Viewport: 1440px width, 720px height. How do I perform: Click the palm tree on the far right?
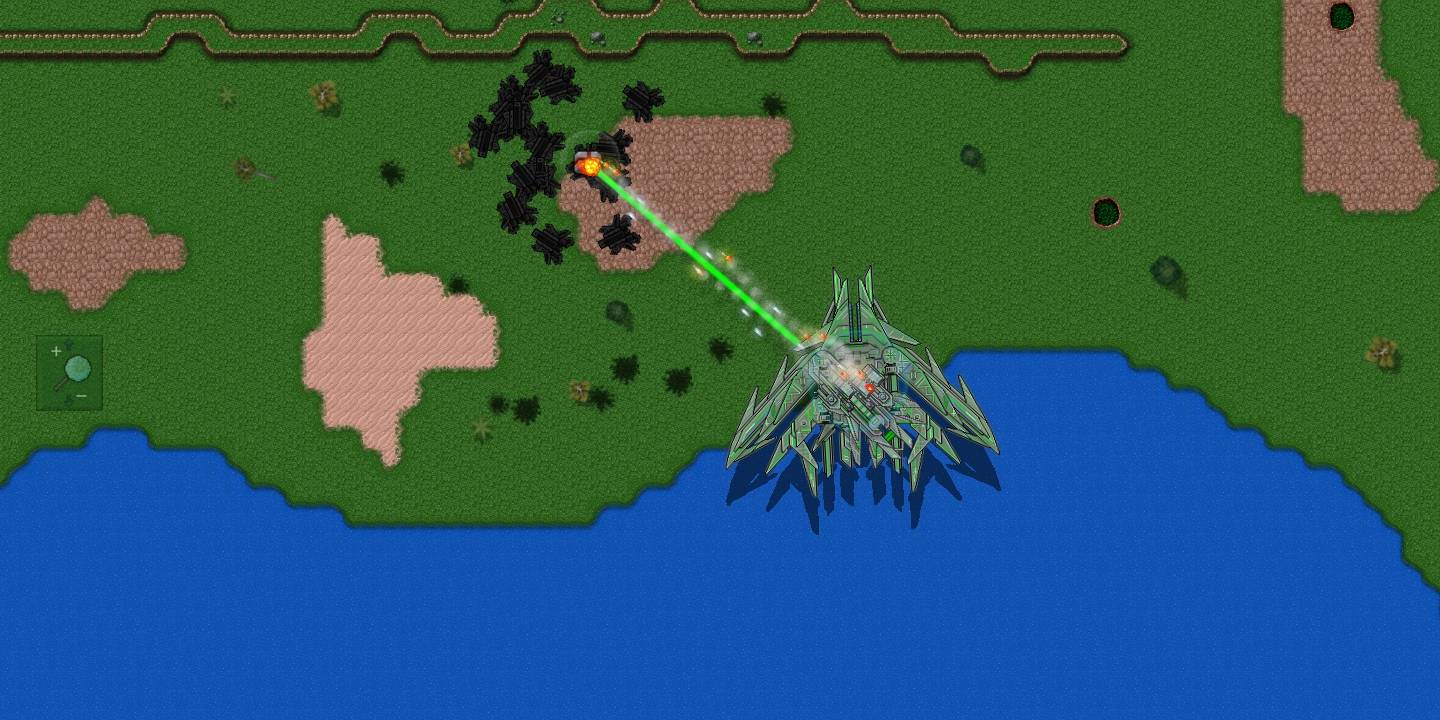[1382, 349]
